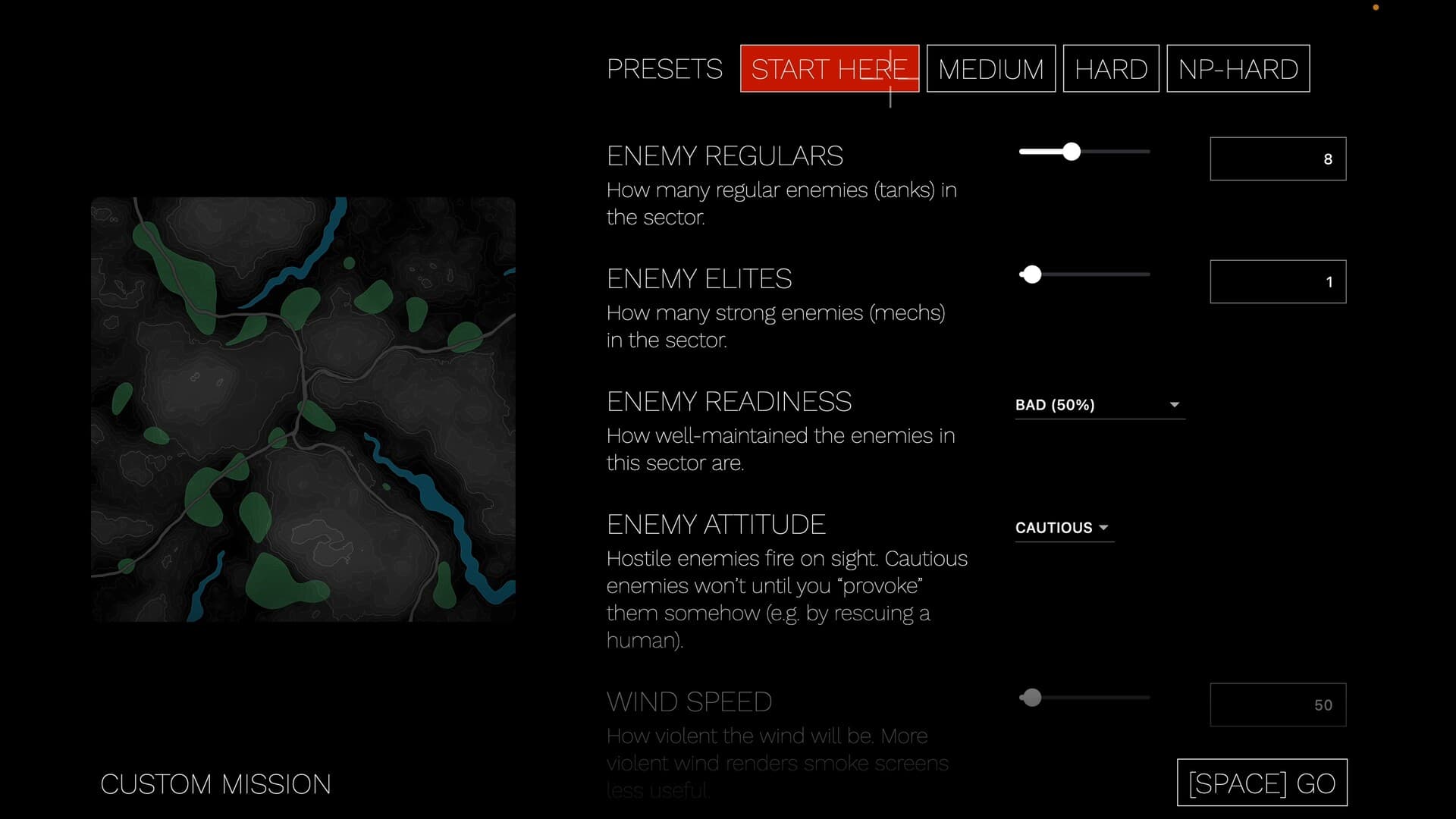
Task: Adjust the WIND SPEED slider
Action: (1031, 697)
